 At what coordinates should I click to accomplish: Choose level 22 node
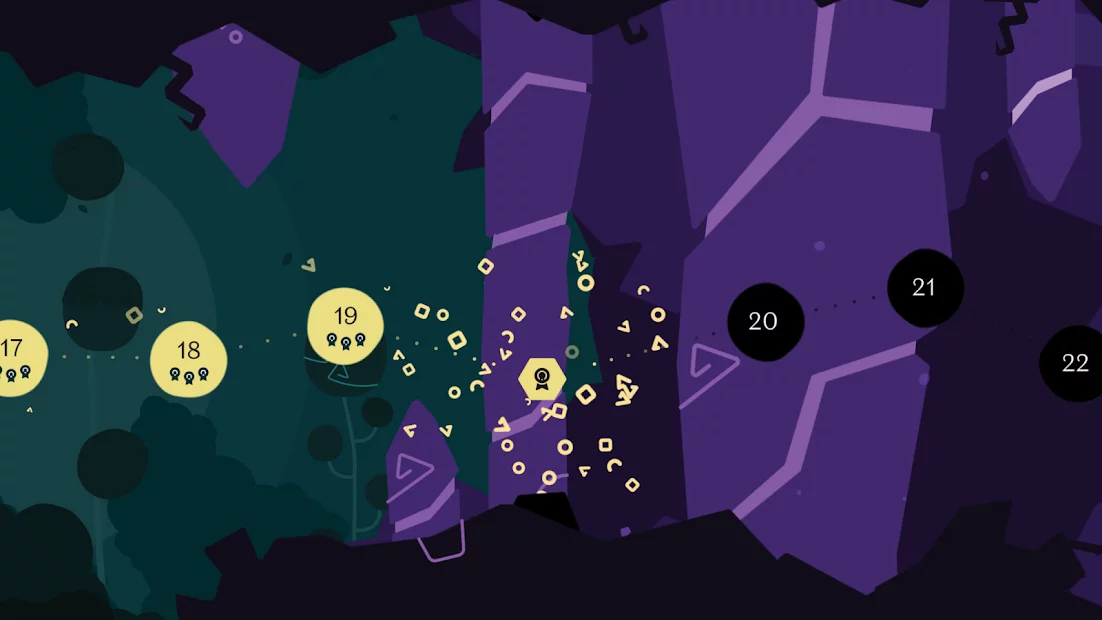click(x=1074, y=363)
